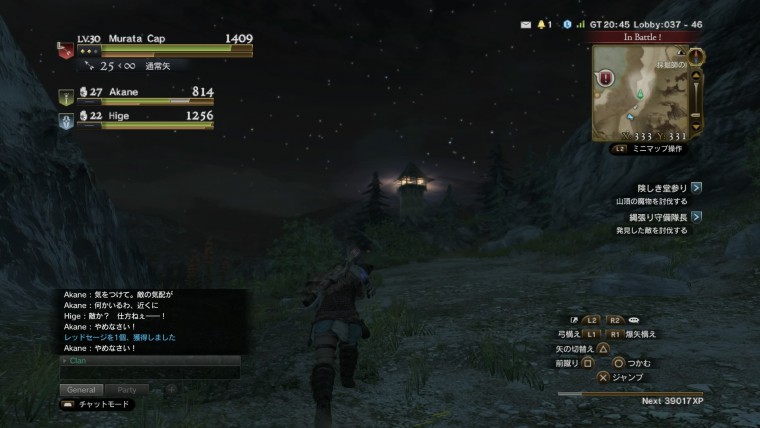The image size is (760, 428).
Task: Click the minimap compass icon
Action: (x=696, y=56)
